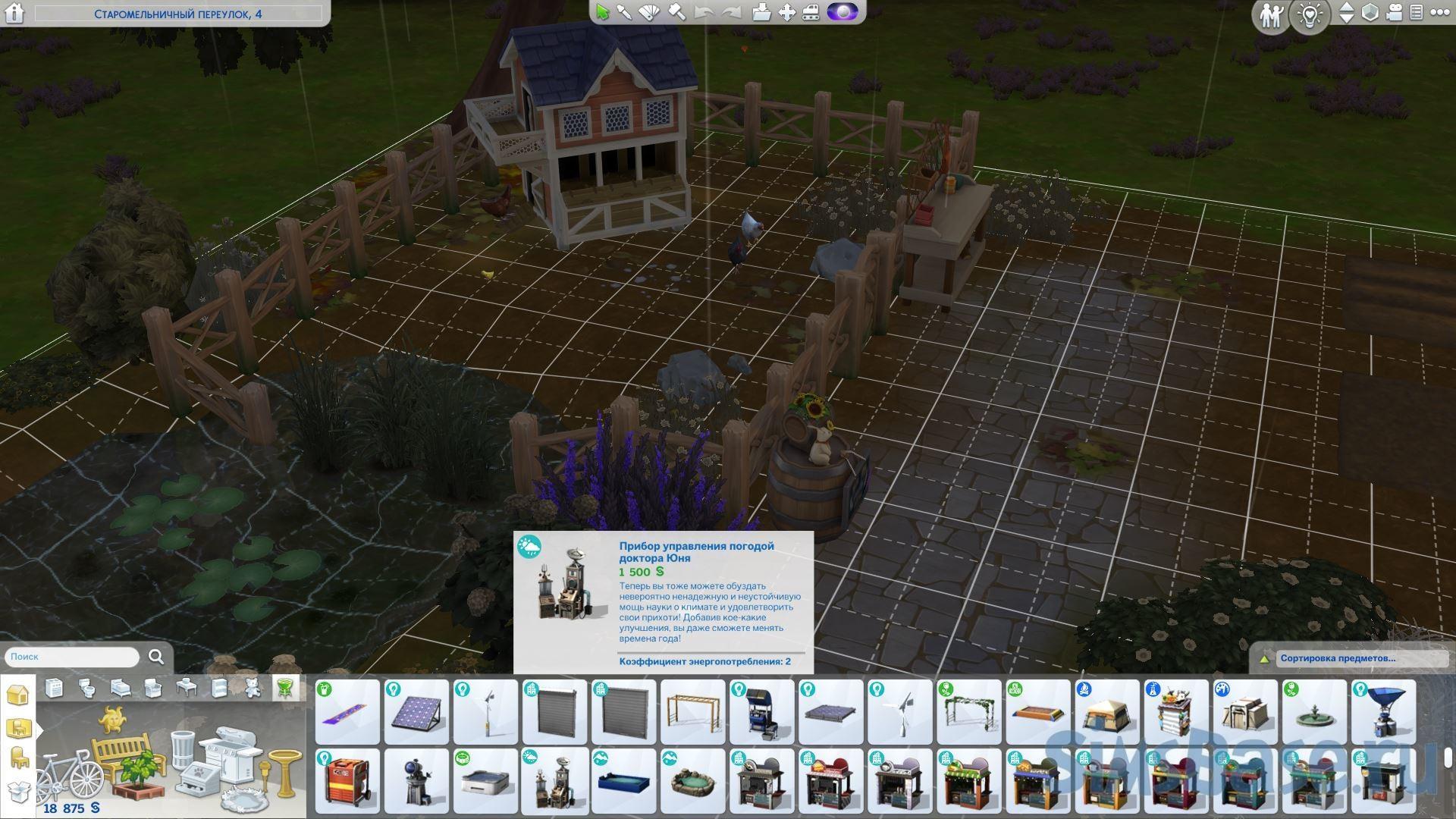Click the house icon at top left

[15, 14]
